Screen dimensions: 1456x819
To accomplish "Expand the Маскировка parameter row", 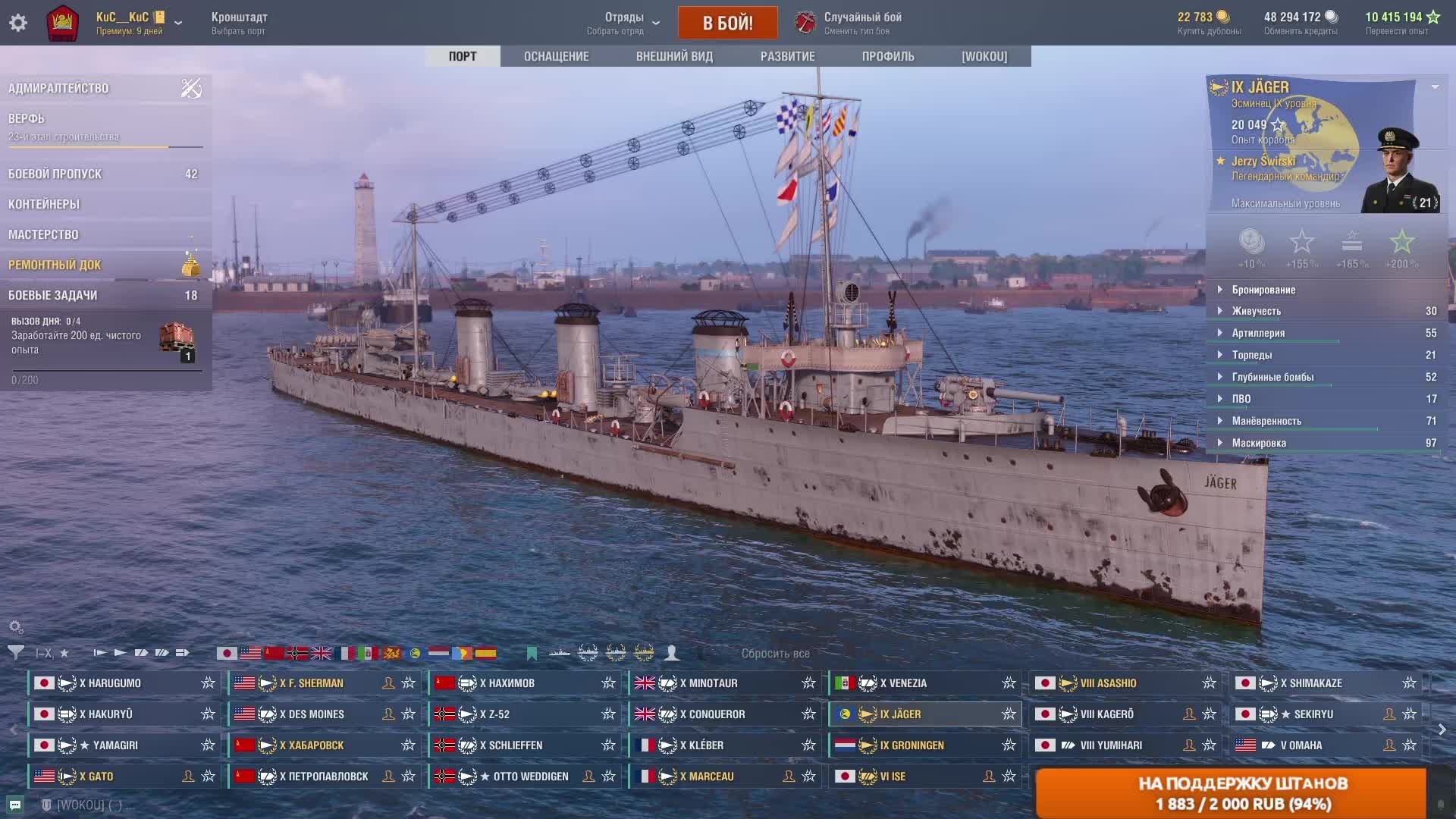I will [1259, 443].
